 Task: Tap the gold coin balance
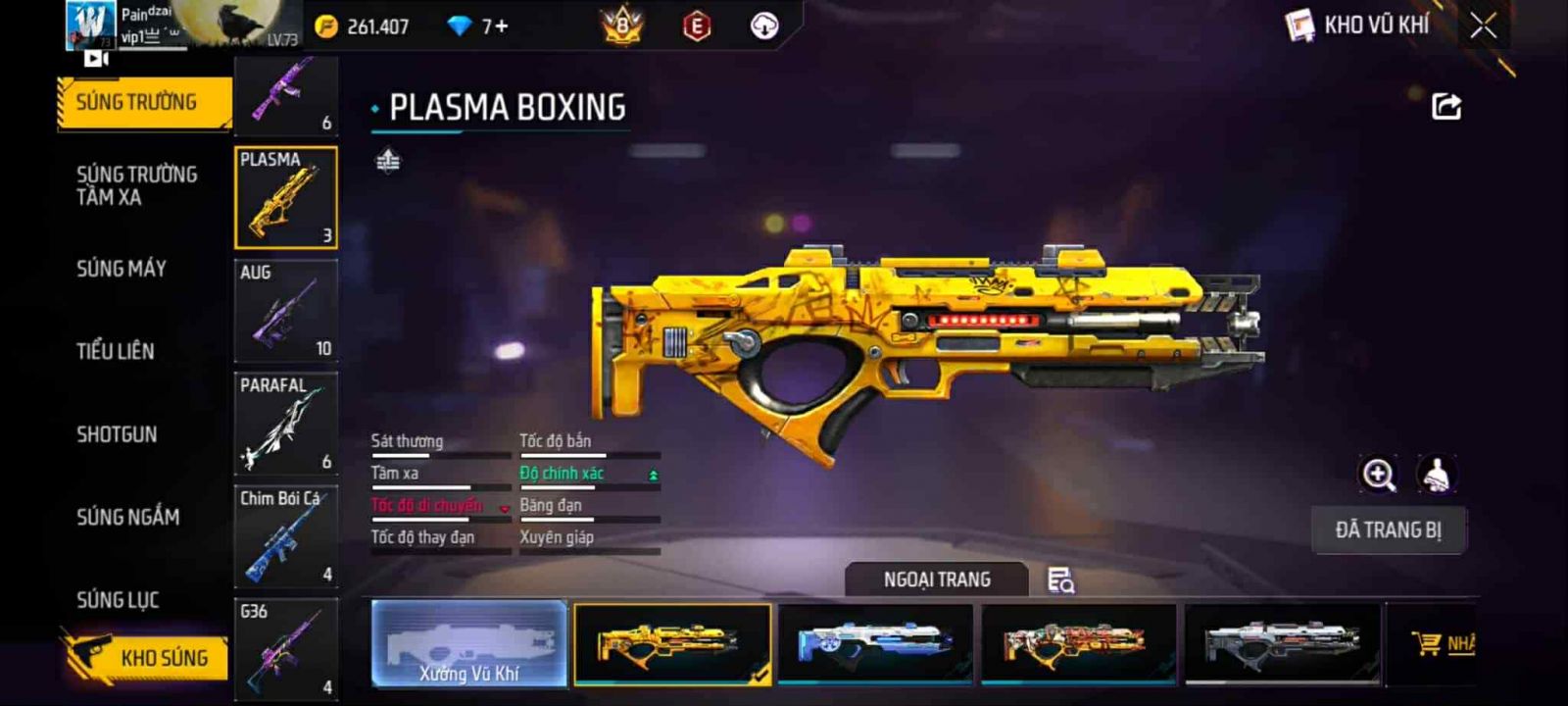[363, 26]
